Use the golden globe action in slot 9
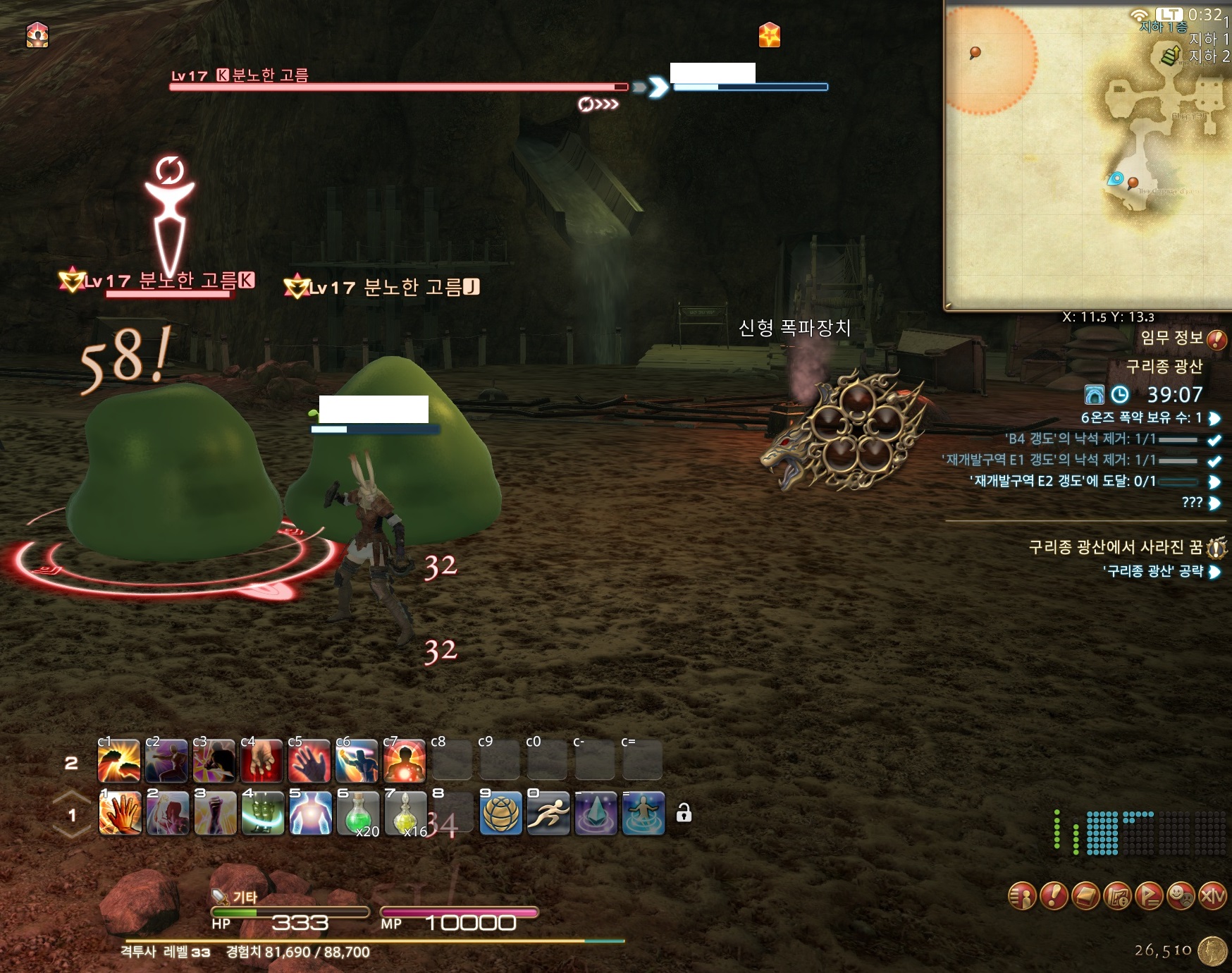 pyautogui.click(x=500, y=813)
